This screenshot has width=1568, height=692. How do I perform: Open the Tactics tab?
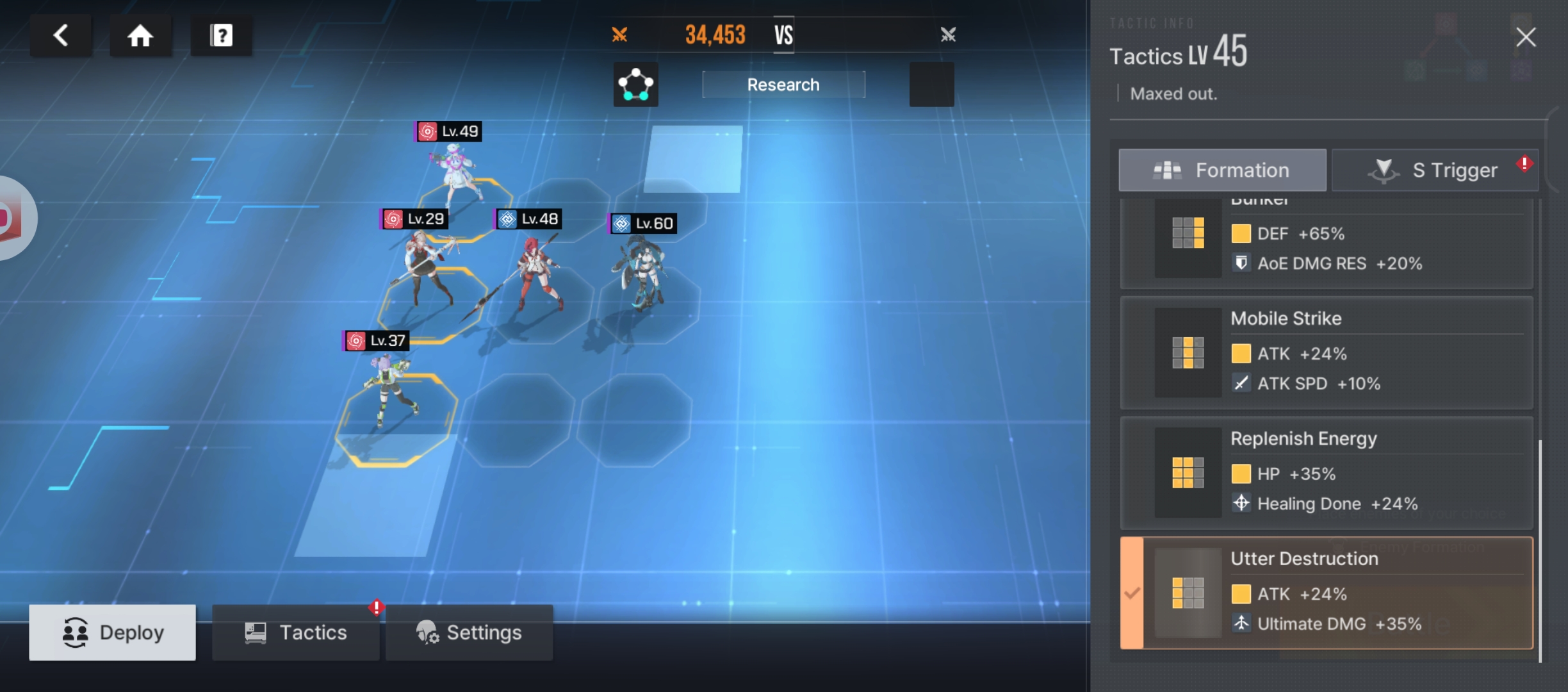(x=295, y=632)
